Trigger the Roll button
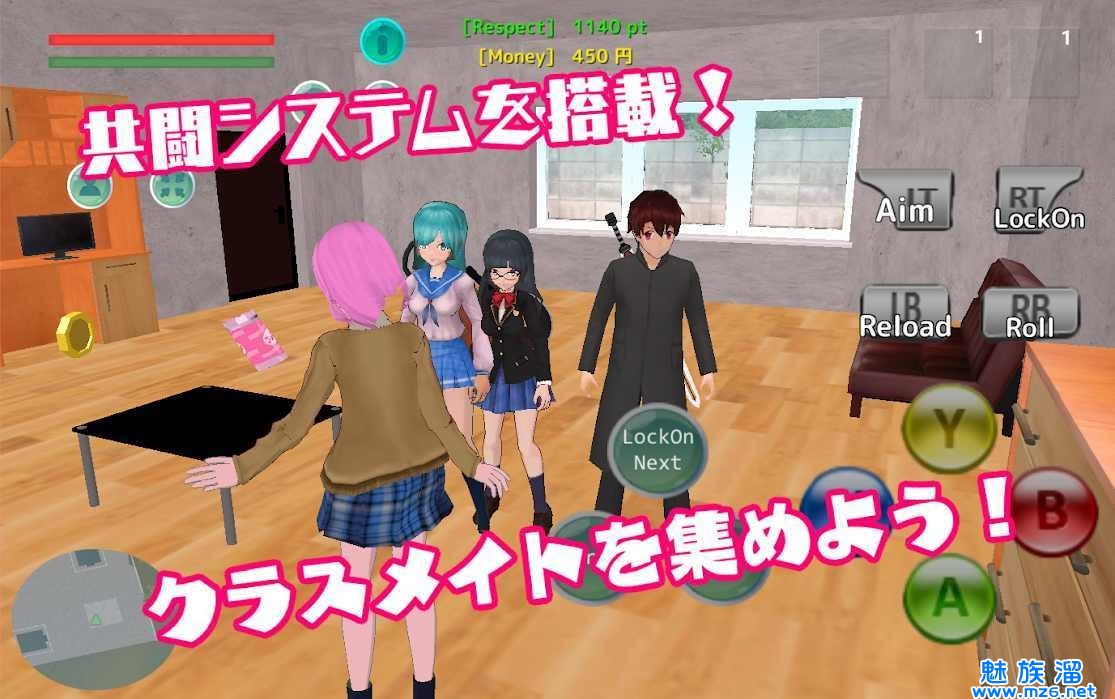The height and width of the screenshot is (699, 1115). [x=1030, y=314]
